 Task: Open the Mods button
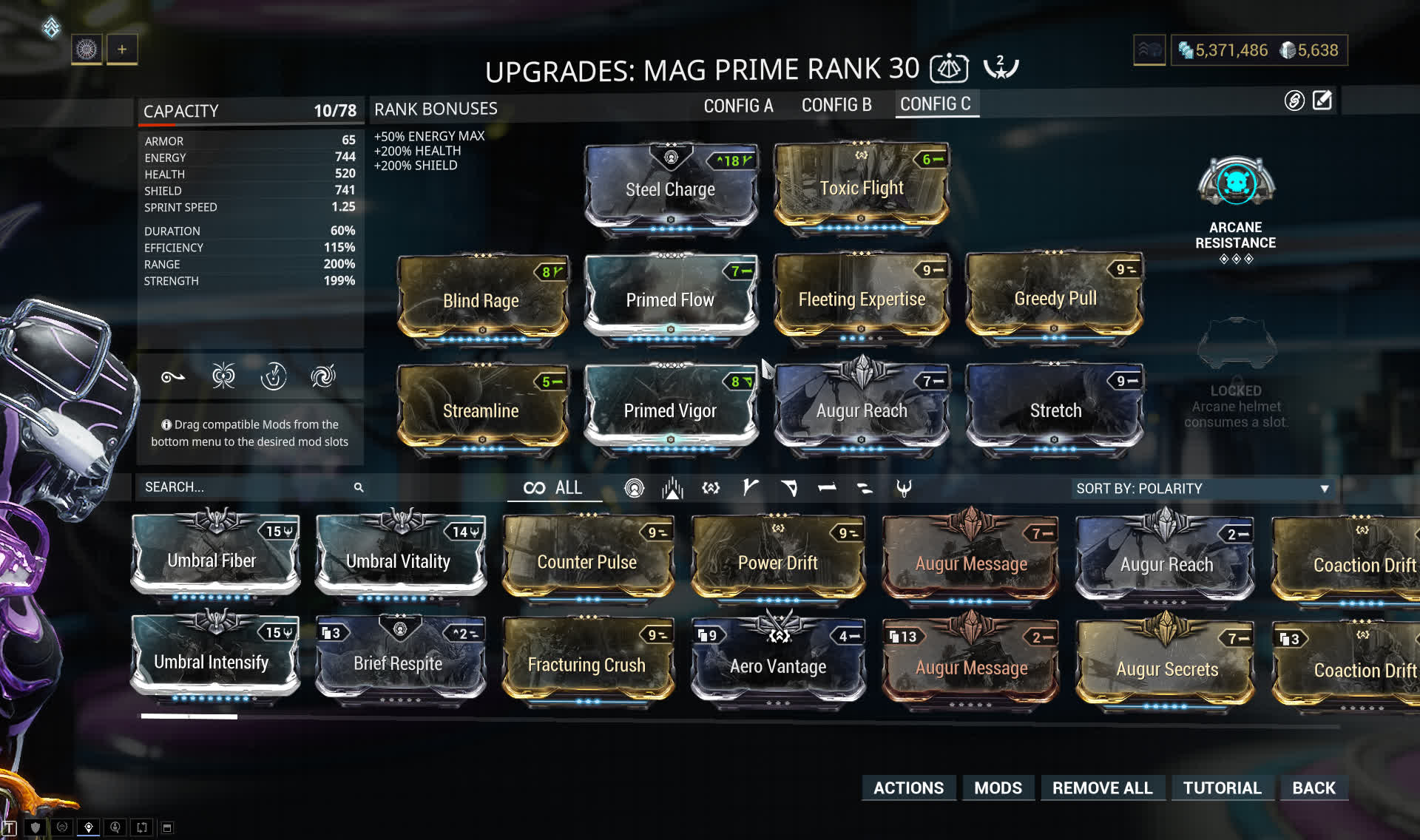998,787
